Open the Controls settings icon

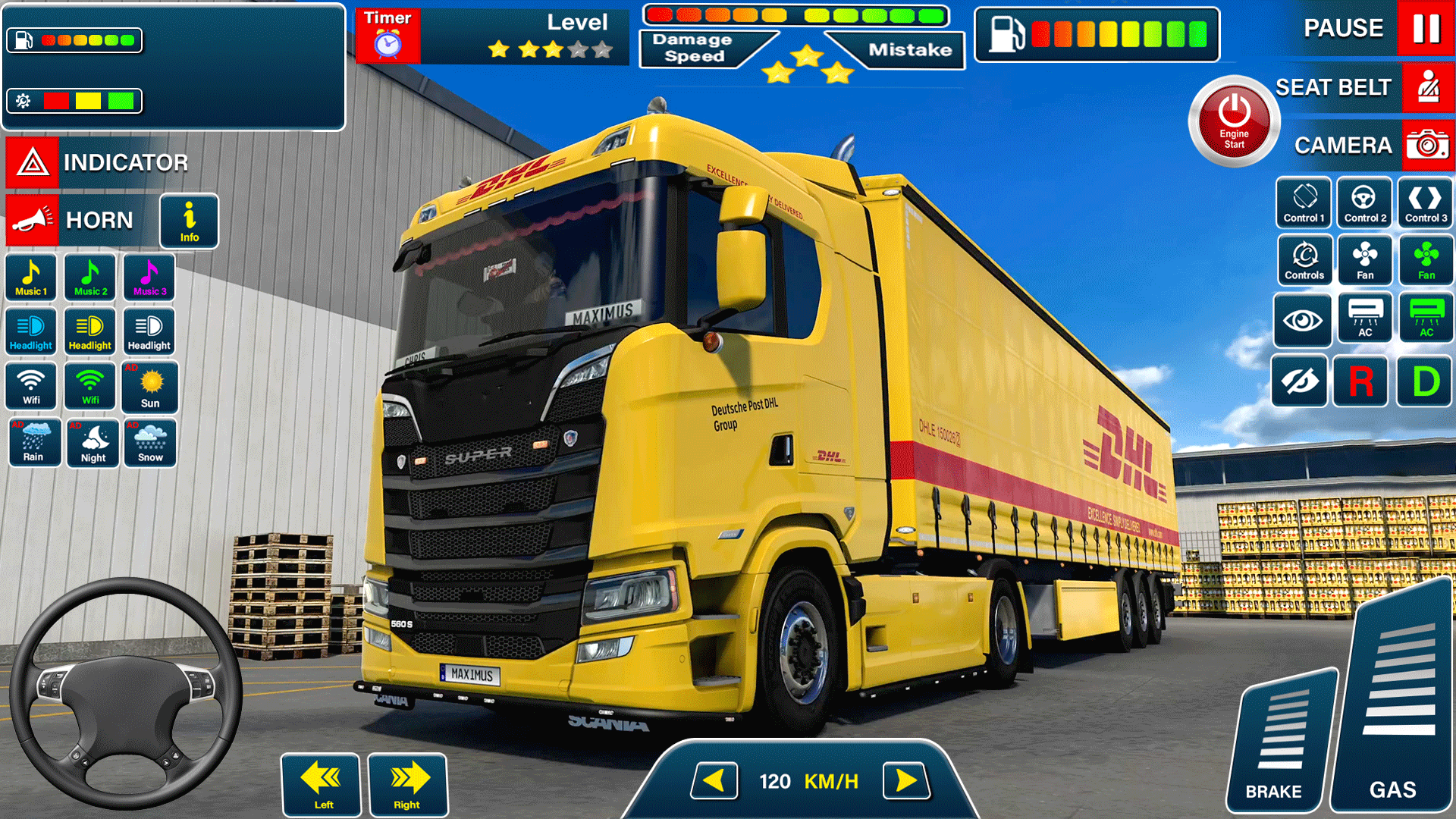1304,260
